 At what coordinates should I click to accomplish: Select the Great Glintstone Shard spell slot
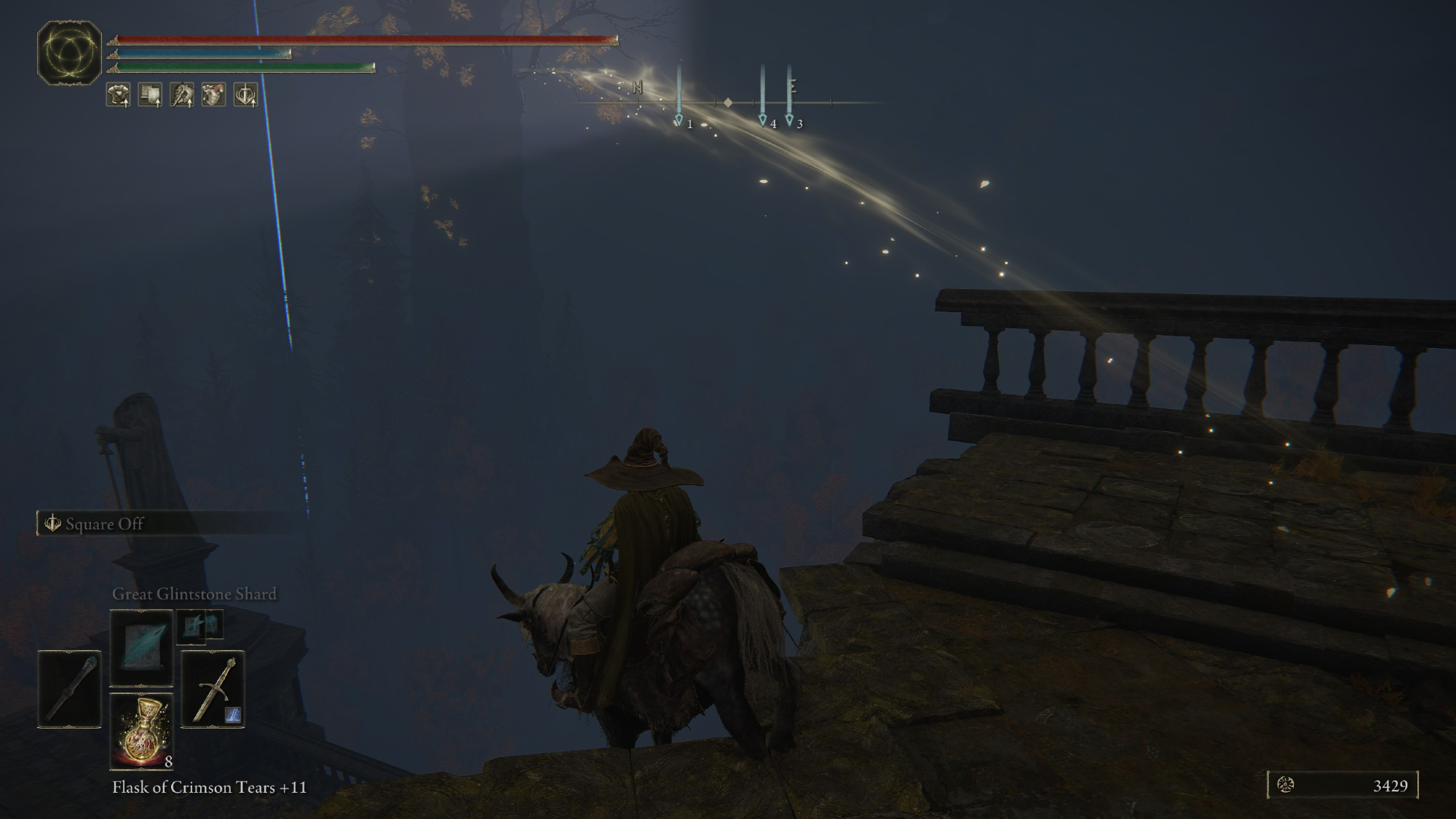pos(141,647)
